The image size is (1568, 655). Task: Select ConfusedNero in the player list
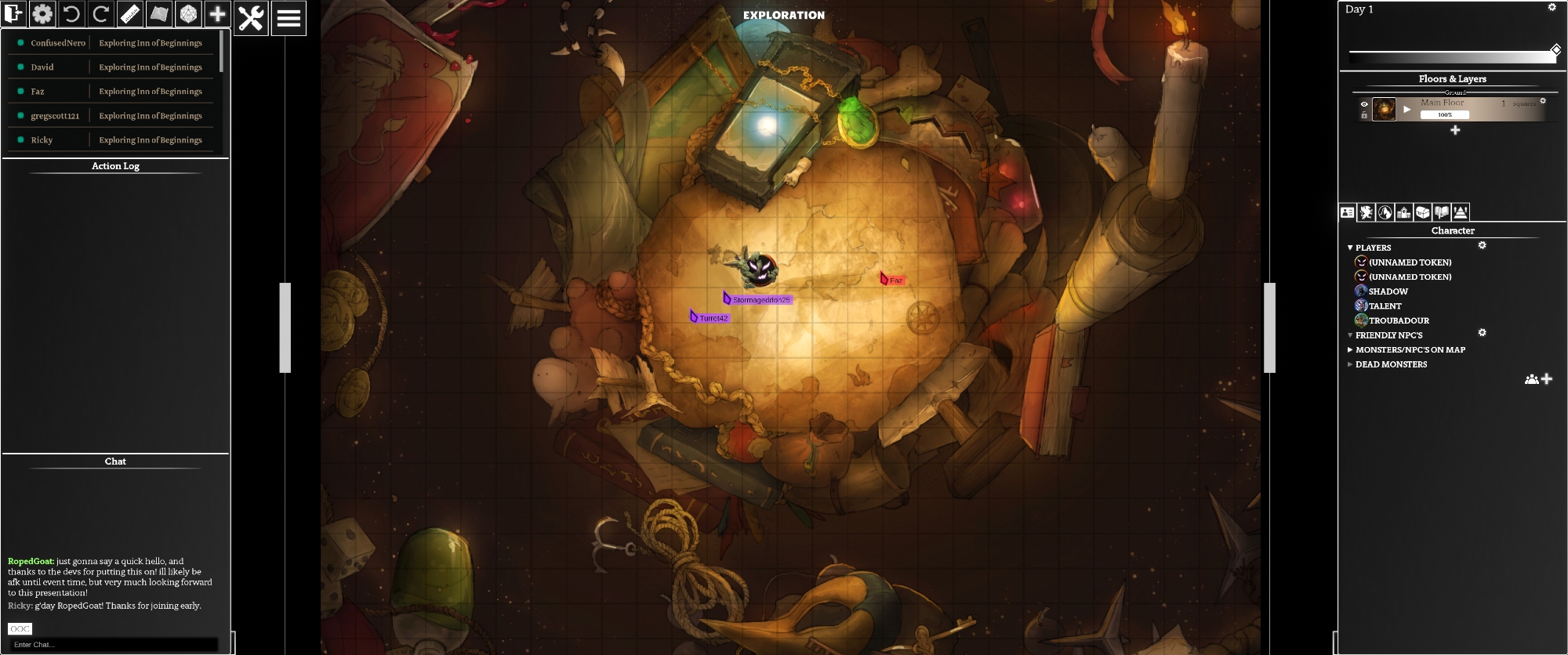pos(57,43)
